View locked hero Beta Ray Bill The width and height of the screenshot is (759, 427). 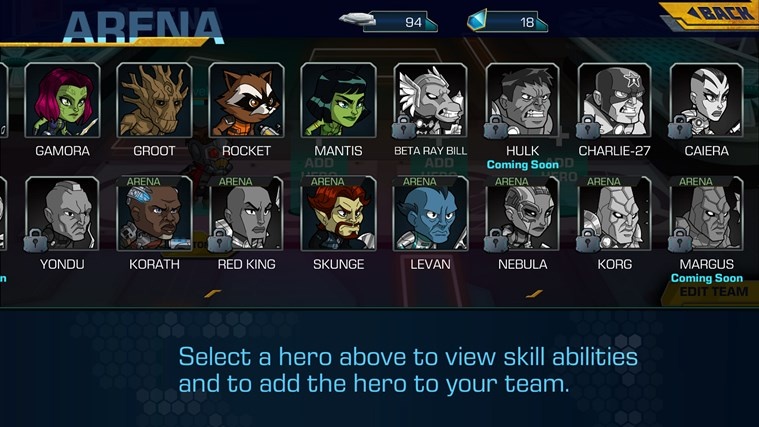pos(430,101)
